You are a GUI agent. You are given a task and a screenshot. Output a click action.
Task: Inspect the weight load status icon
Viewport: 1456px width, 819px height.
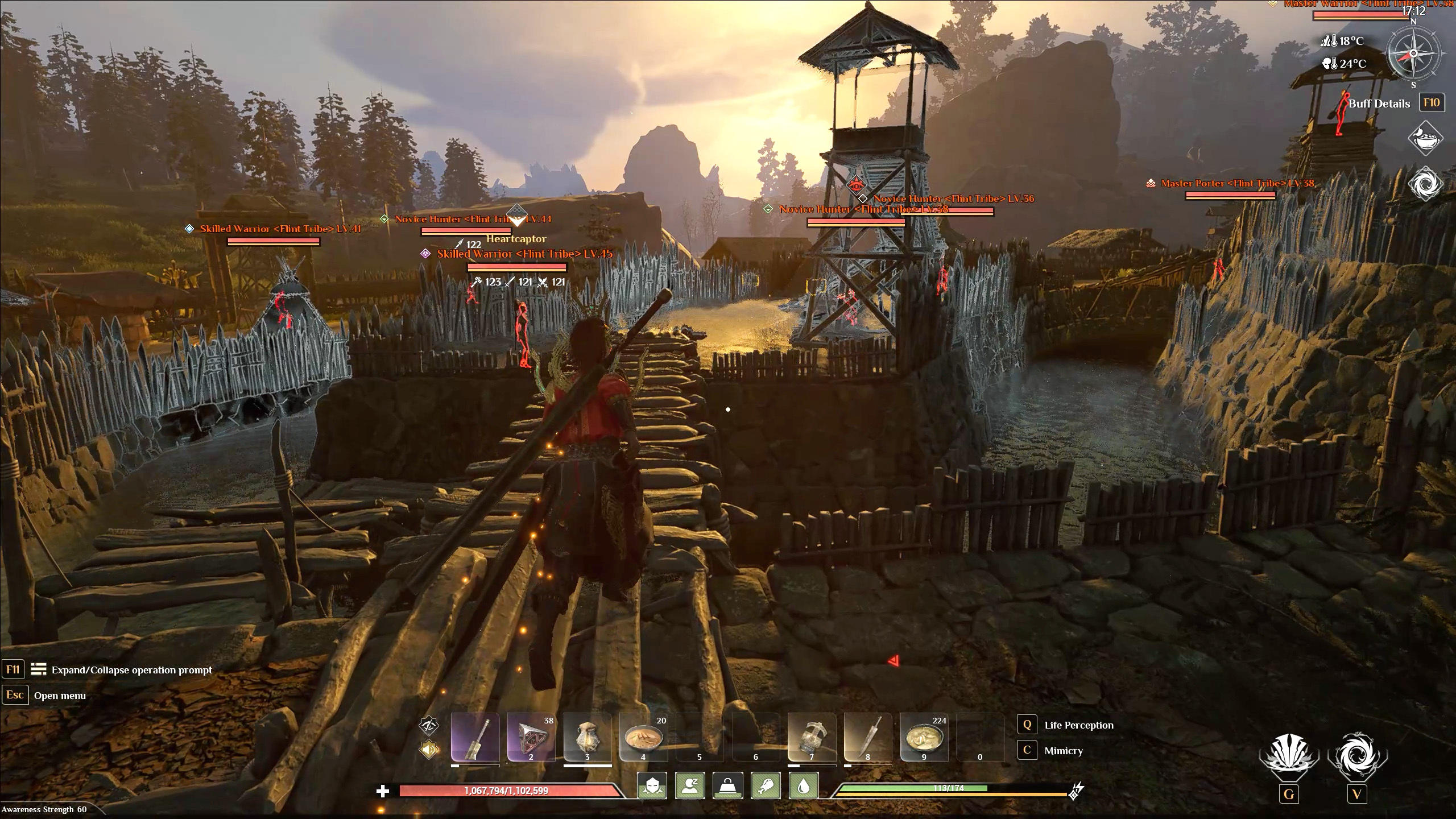(727, 786)
